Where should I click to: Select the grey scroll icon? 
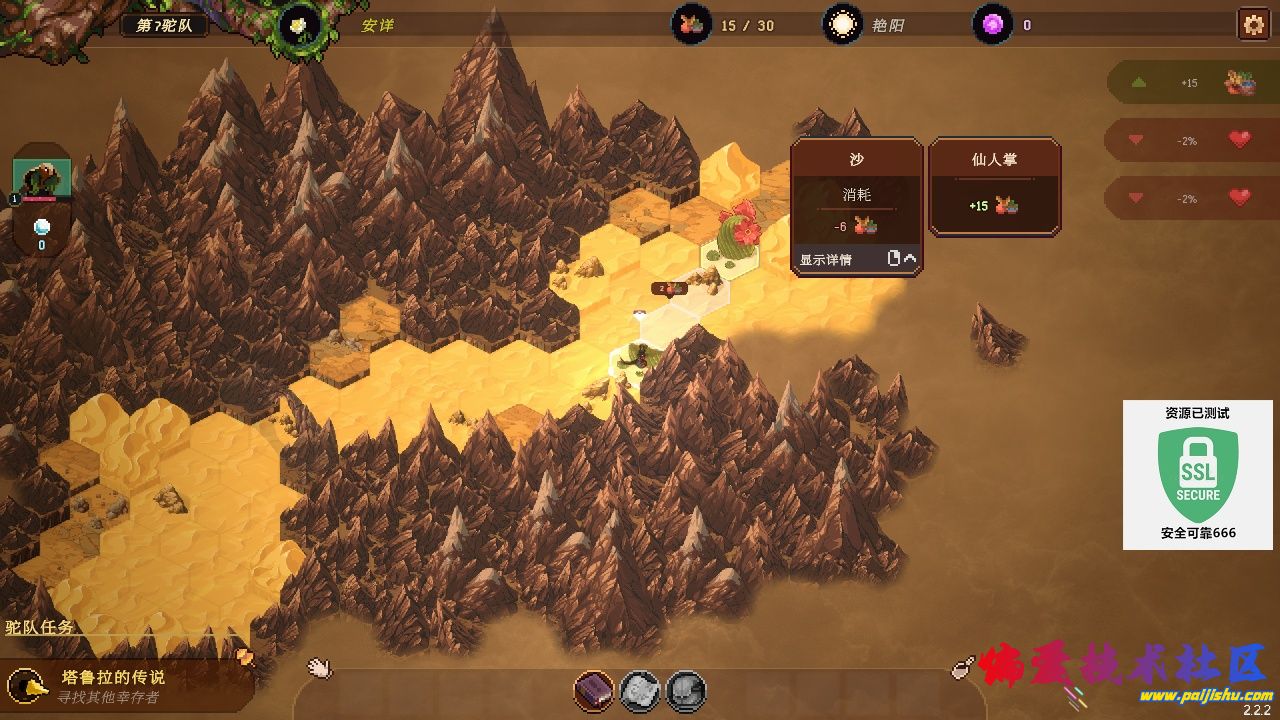(640, 690)
